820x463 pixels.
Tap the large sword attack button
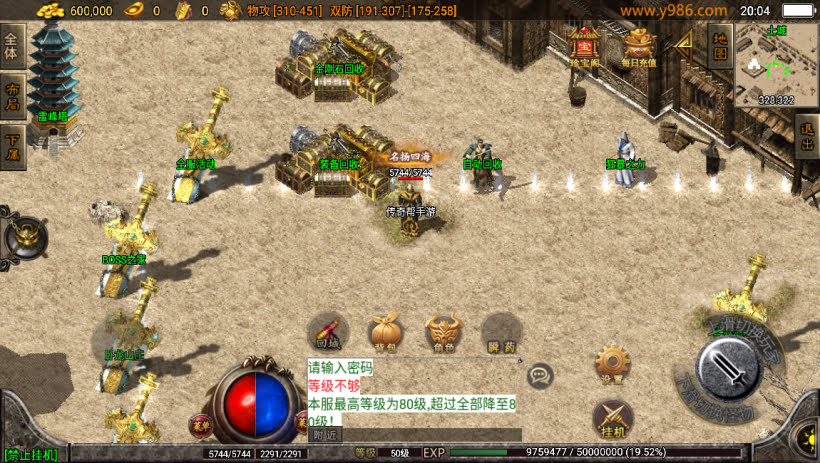pos(731,369)
